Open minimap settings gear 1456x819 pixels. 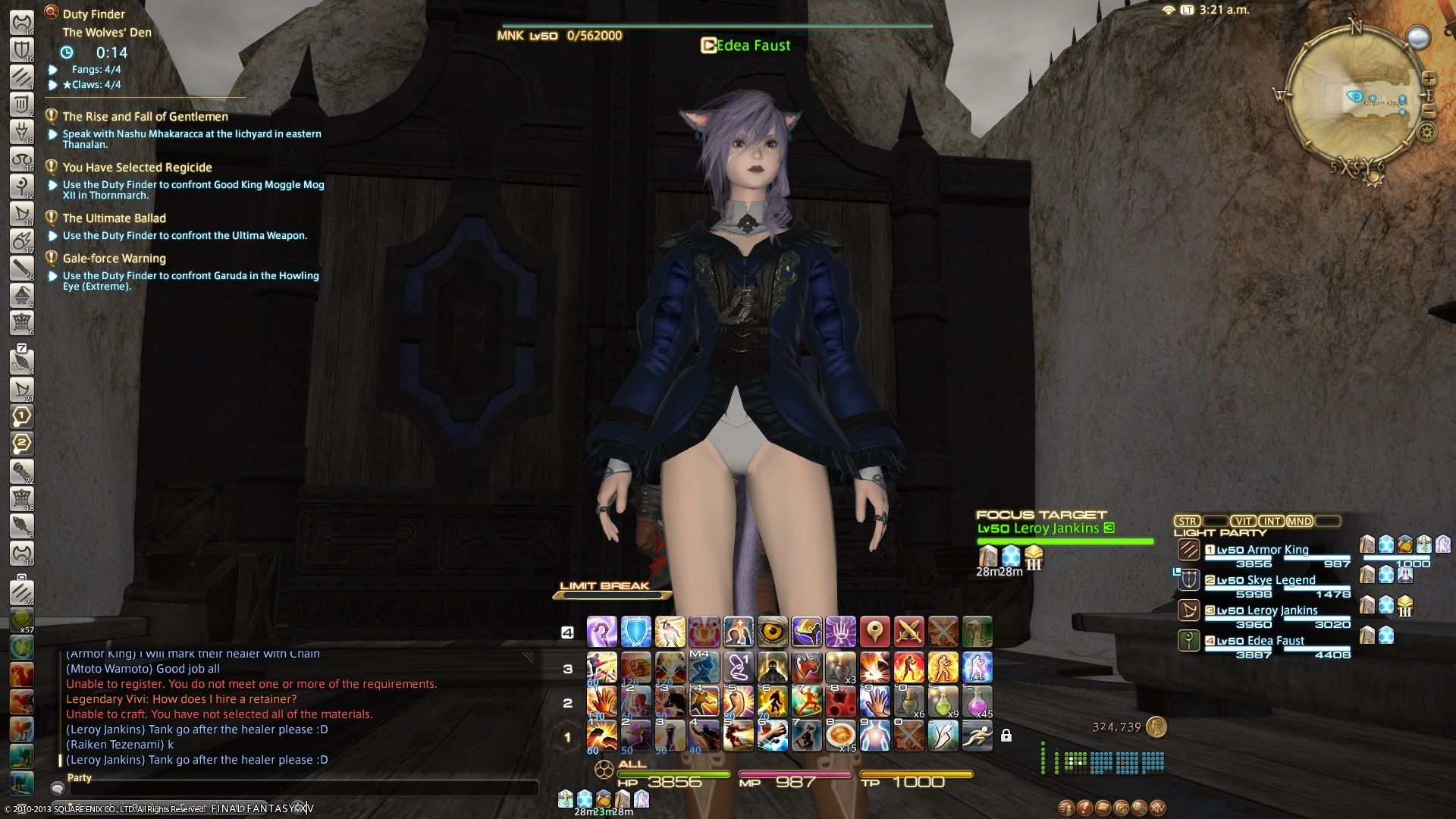click(1426, 132)
